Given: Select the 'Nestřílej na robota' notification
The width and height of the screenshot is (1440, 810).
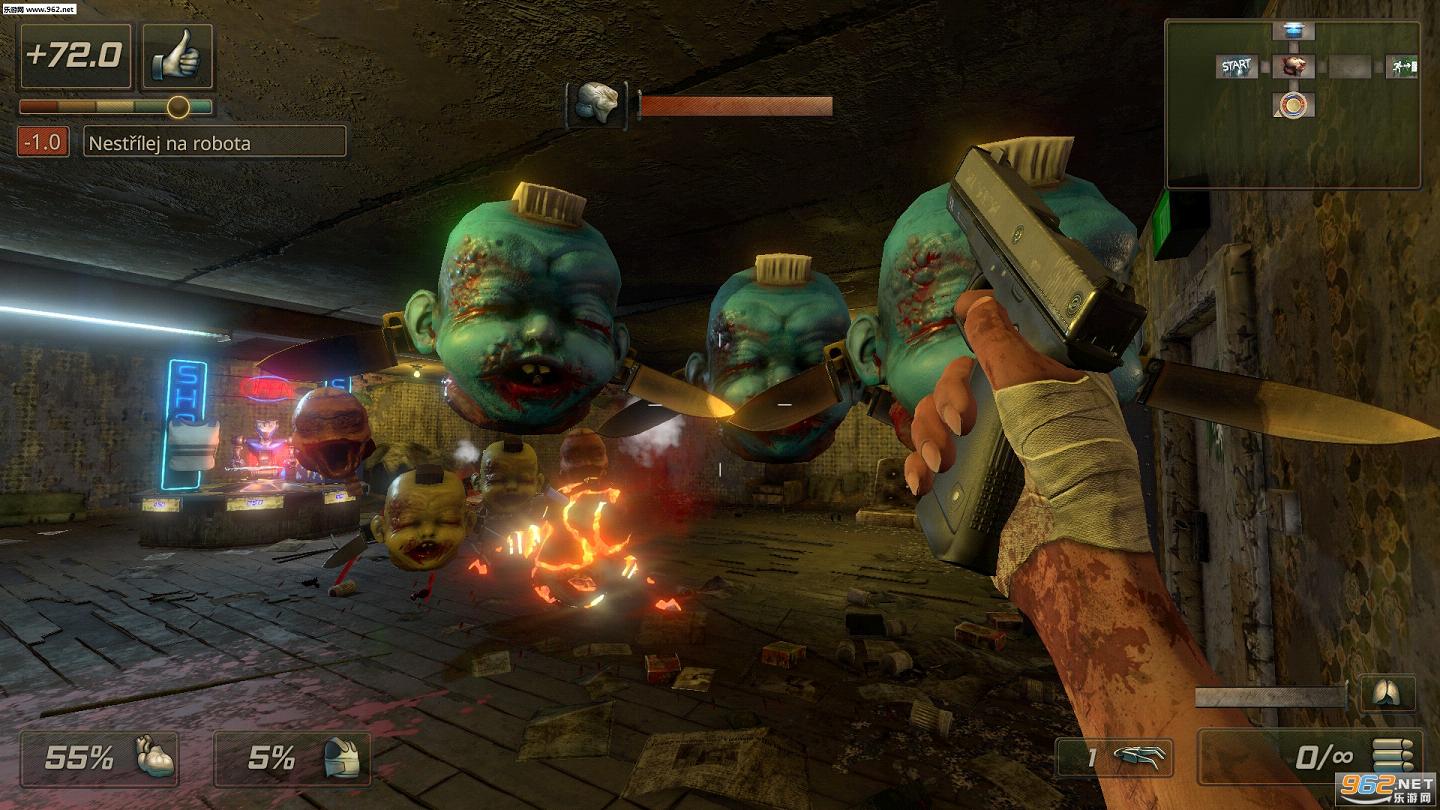Looking at the screenshot, I should [x=214, y=142].
